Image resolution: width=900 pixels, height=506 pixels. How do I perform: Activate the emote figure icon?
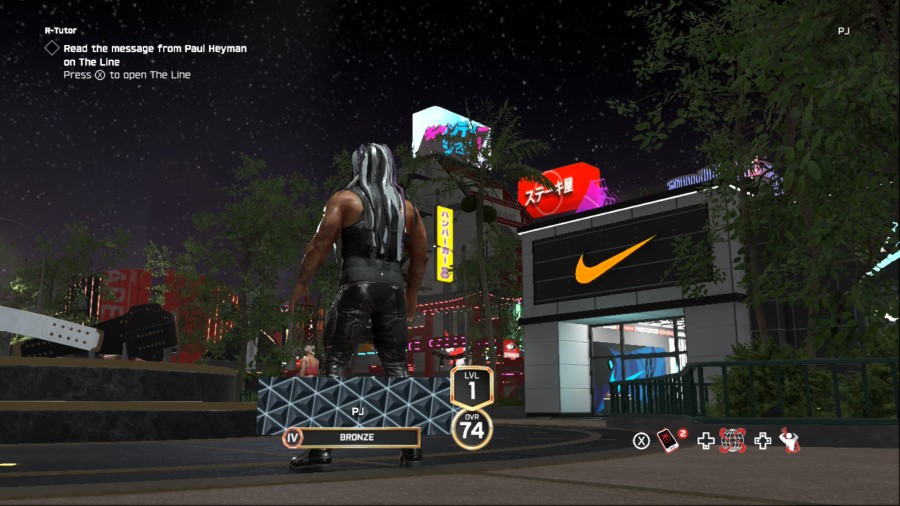(x=789, y=440)
